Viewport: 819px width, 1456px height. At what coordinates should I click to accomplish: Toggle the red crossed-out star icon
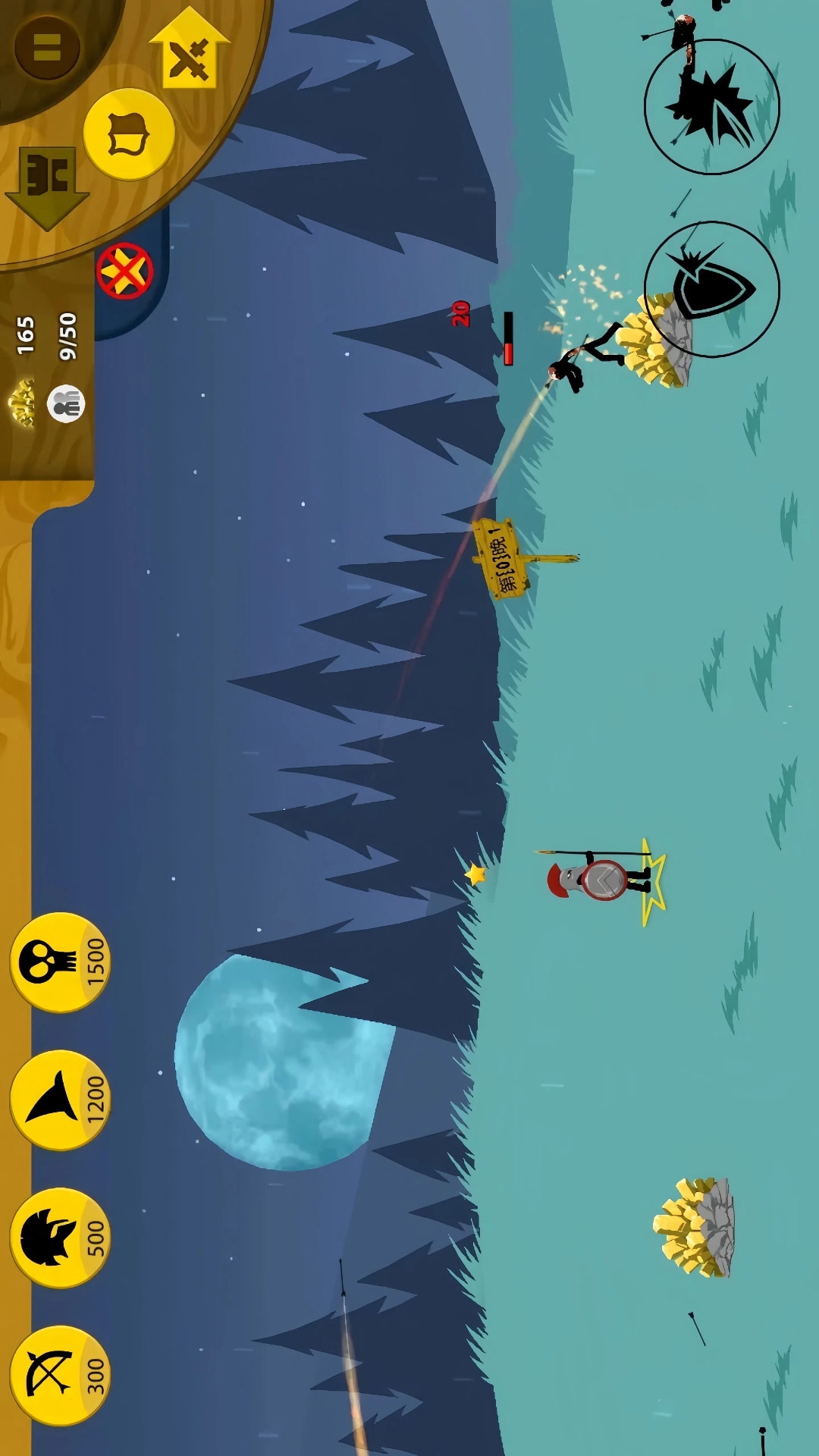[x=124, y=271]
